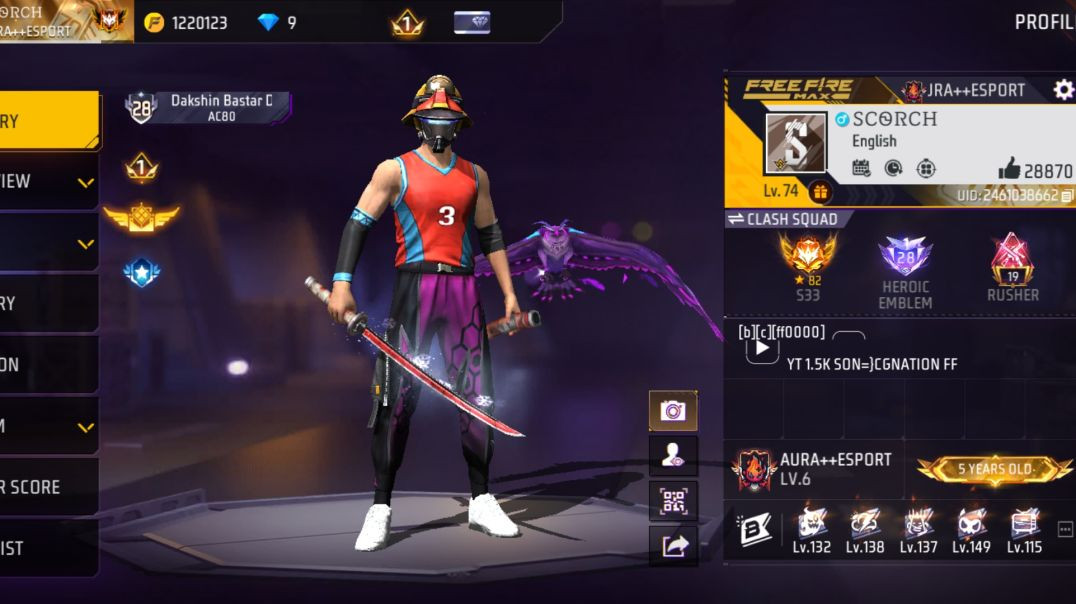Claim the gift box beside Lv.74
The width and height of the screenshot is (1076, 604).
[820, 191]
